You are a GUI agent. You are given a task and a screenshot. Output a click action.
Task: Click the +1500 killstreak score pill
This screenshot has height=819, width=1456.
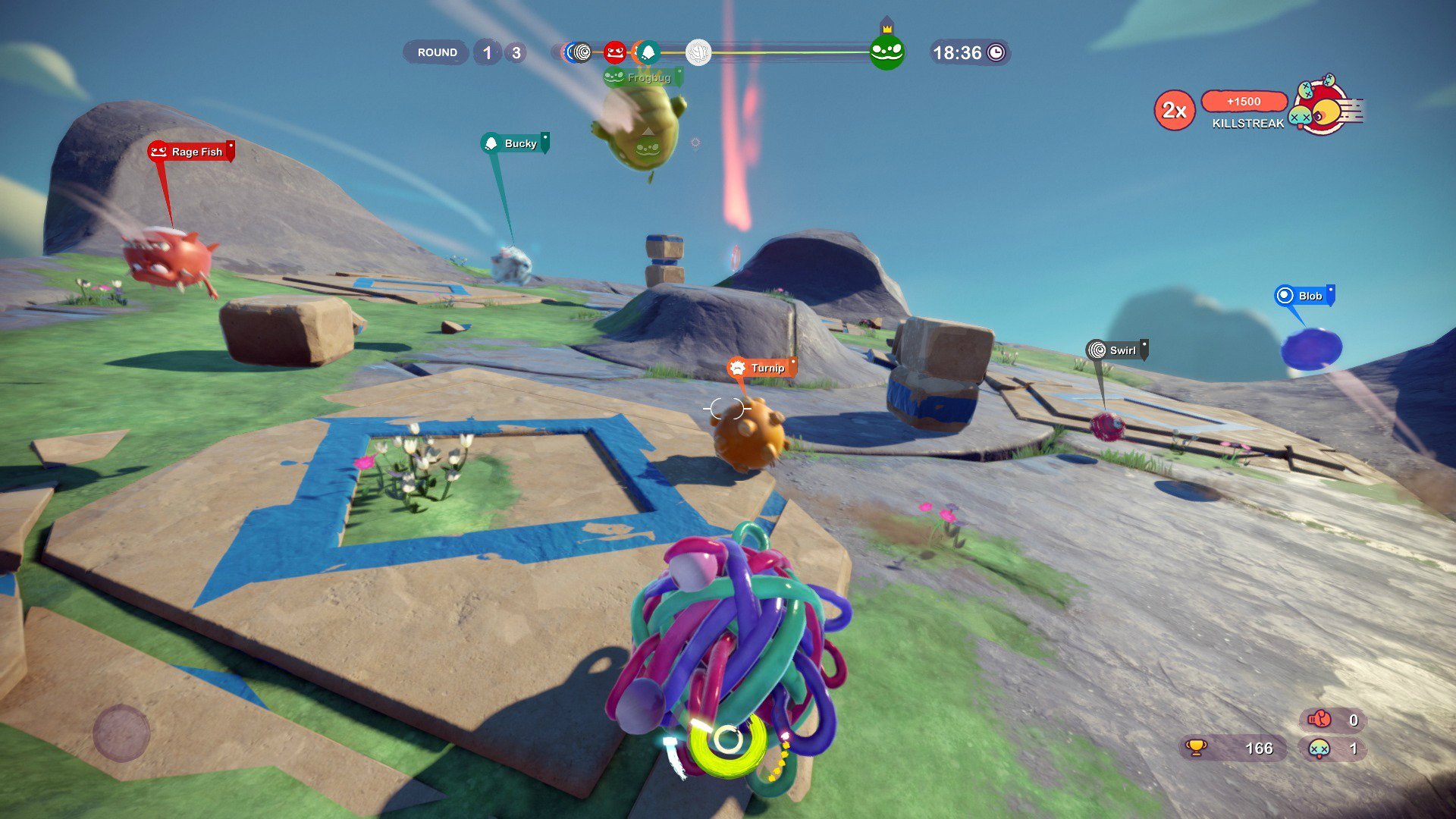[1244, 101]
